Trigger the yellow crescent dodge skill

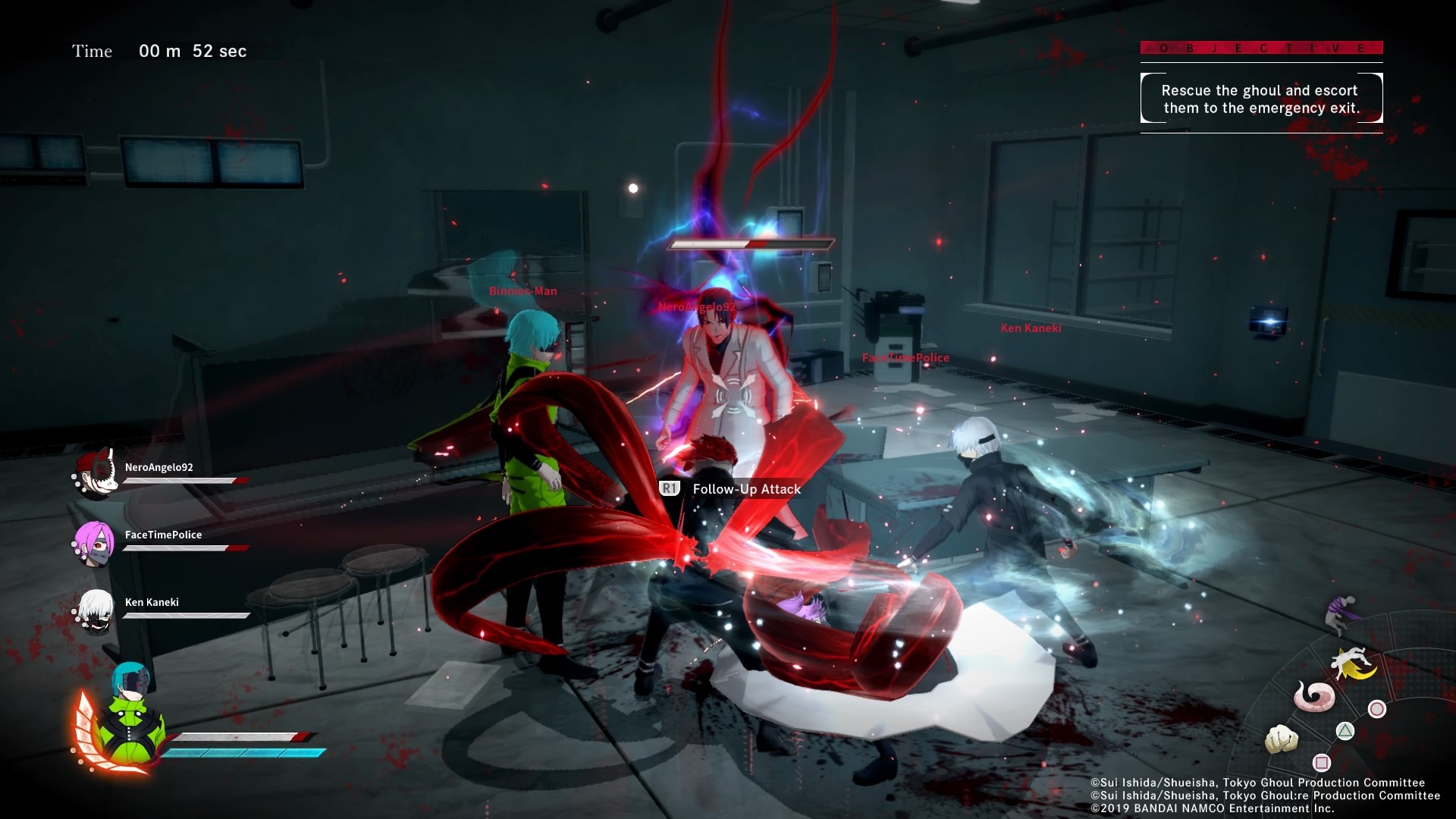[x=1353, y=664]
